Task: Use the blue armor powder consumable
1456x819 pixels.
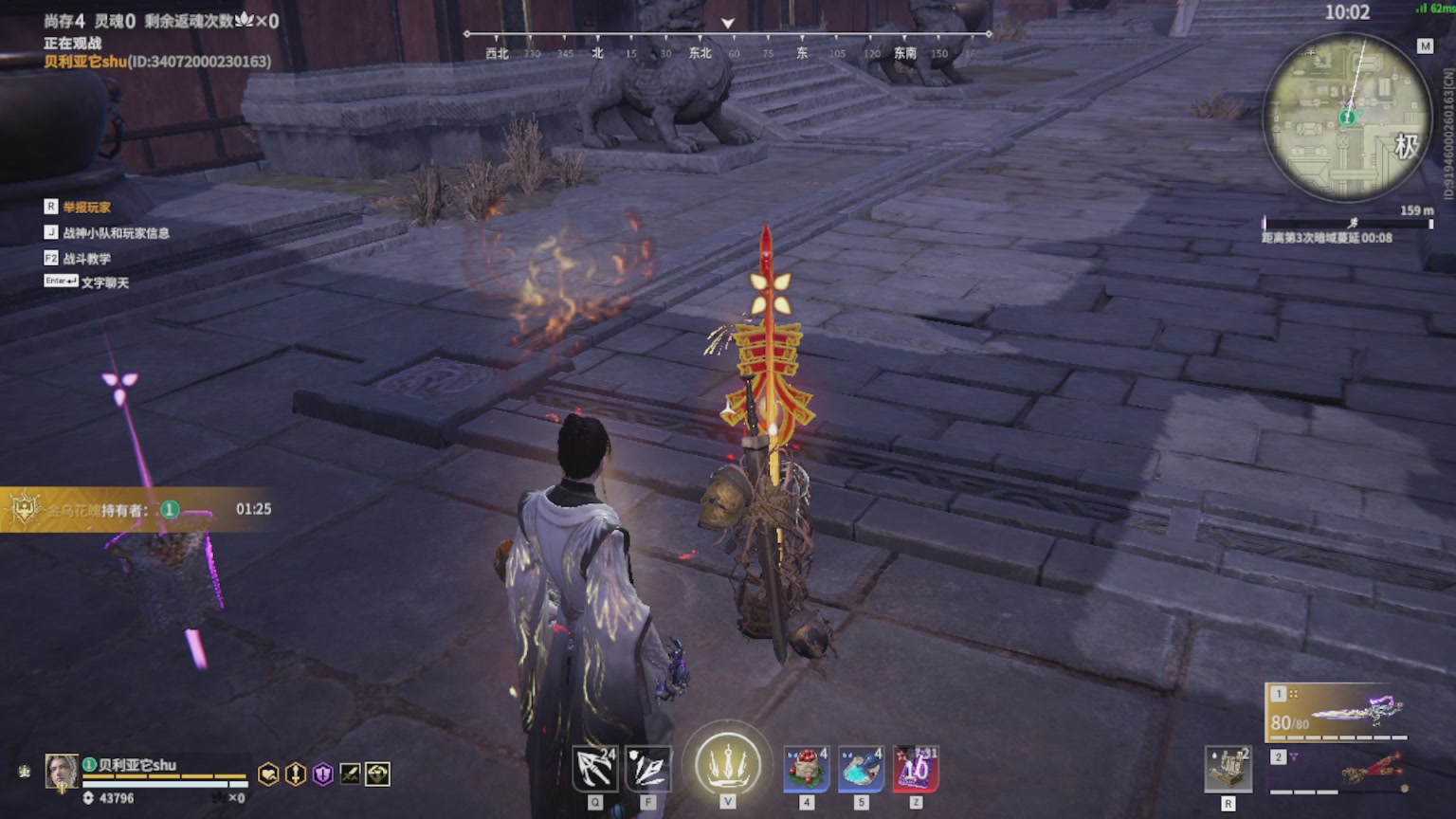Action: tap(861, 769)
